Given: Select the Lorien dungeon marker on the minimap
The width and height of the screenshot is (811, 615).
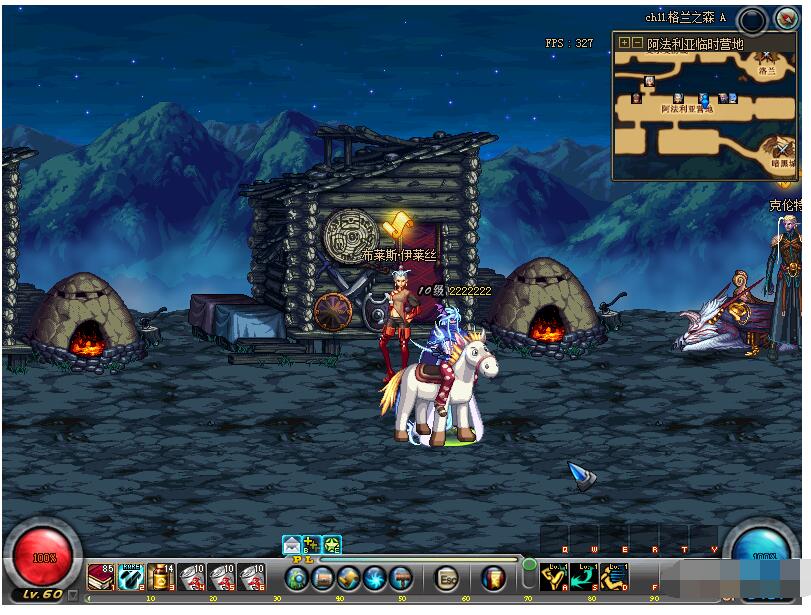Looking at the screenshot, I should pos(767,60).
